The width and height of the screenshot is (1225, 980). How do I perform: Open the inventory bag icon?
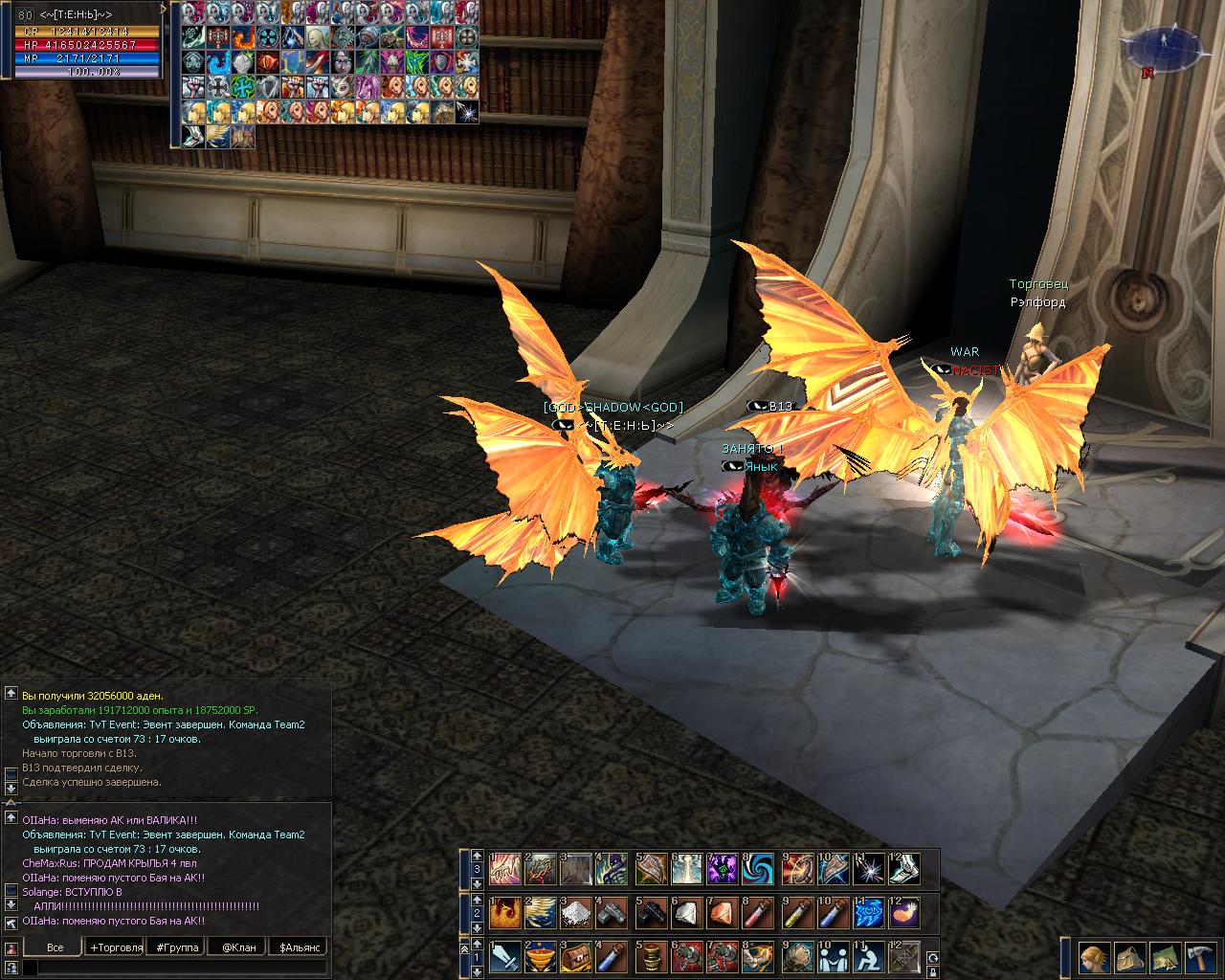pyautogui.click(x=1127, y=956)
